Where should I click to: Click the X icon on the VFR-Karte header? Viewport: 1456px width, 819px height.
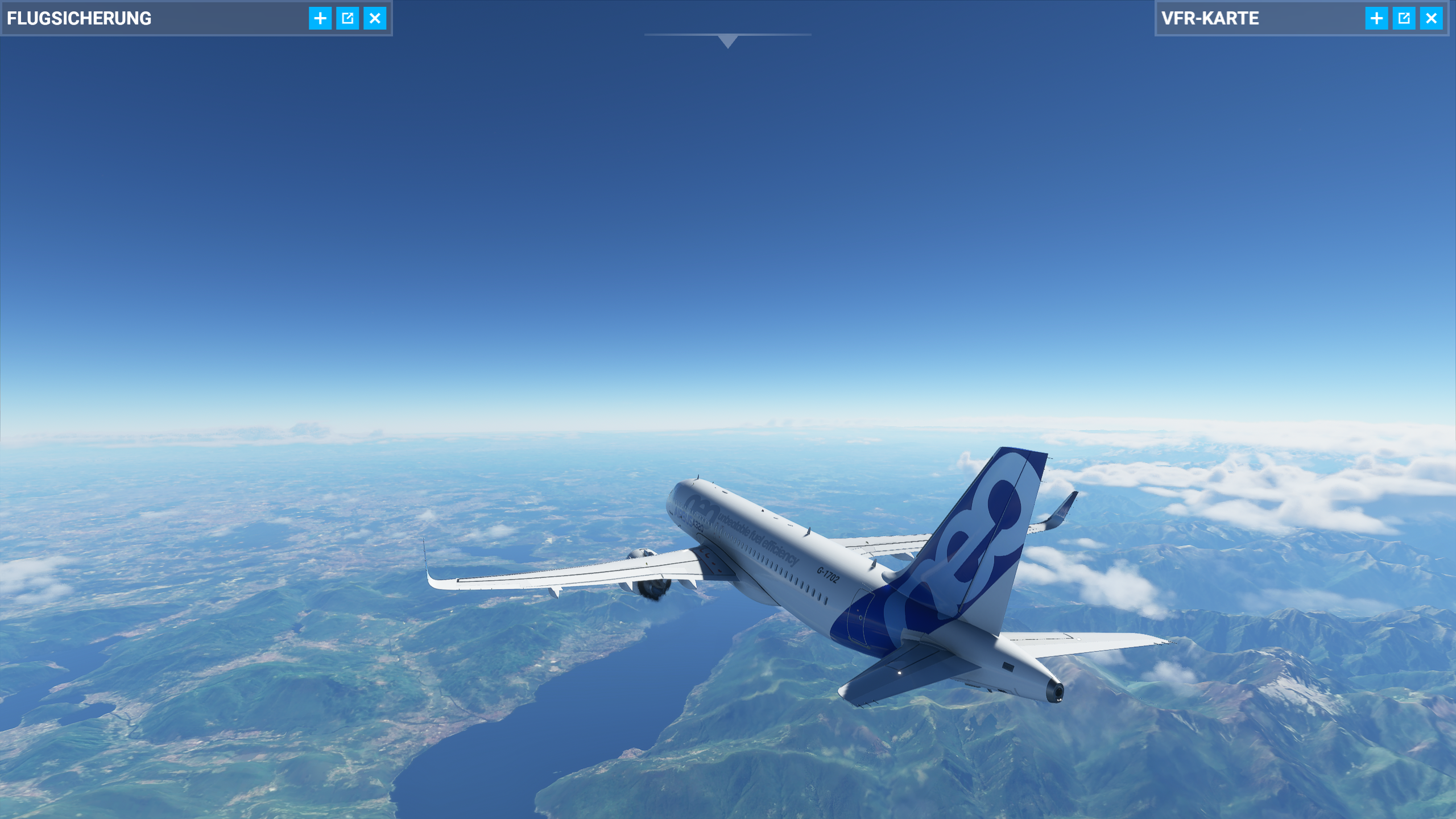(x=1432, y=18)
